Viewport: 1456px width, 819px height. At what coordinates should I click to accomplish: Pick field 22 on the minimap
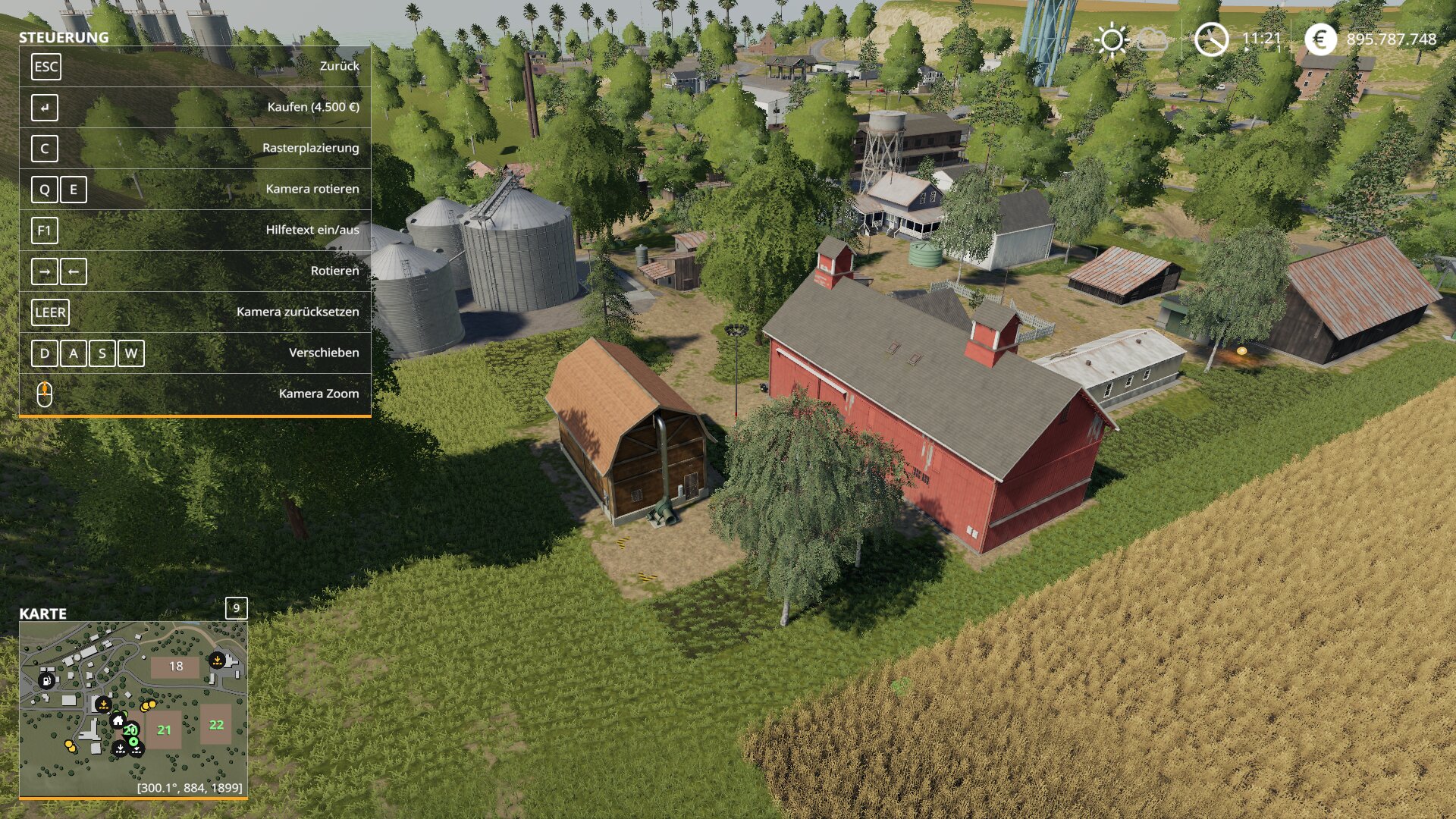tap(216, 724)
